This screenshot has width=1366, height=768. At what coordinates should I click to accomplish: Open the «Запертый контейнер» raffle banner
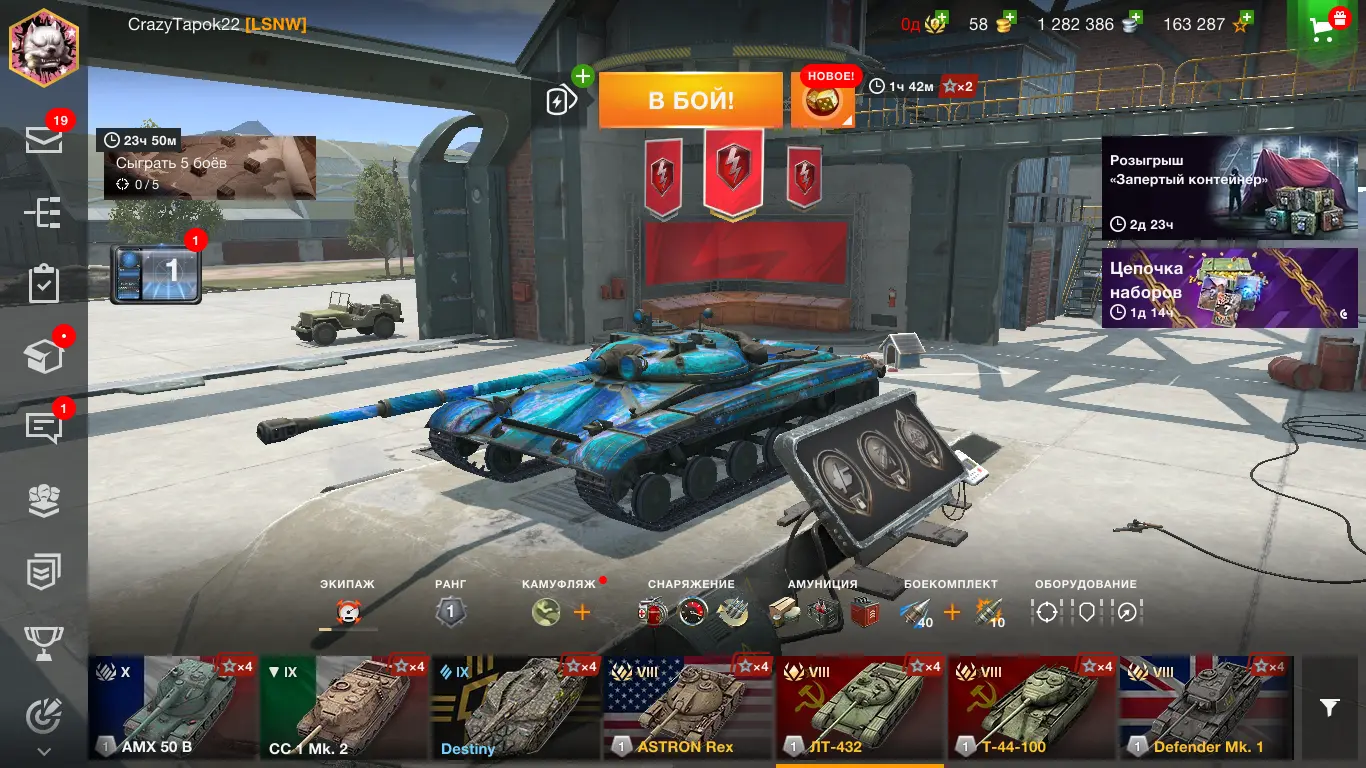click(1229, 188)
